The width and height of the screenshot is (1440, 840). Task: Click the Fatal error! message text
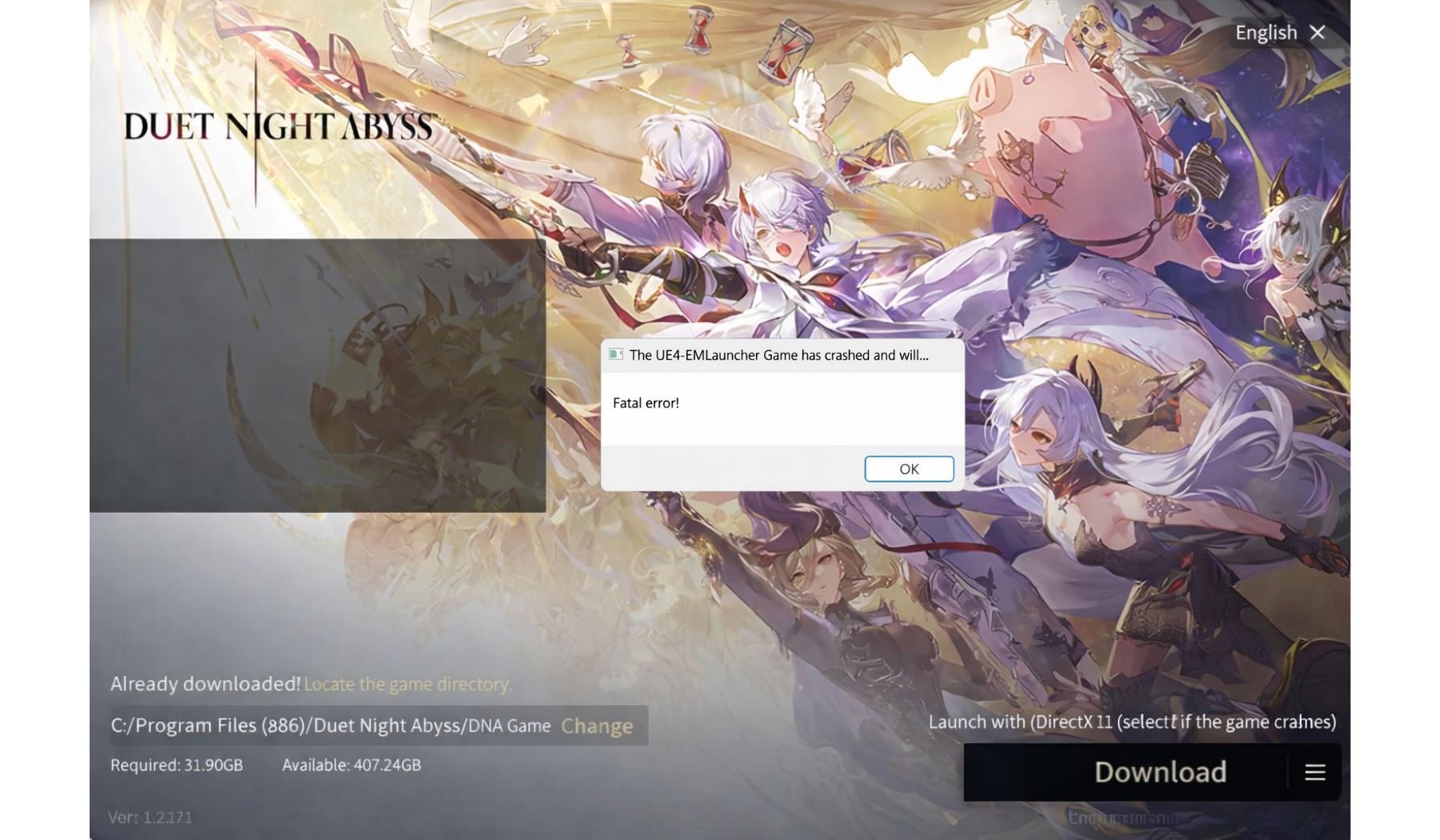[646, 402]
